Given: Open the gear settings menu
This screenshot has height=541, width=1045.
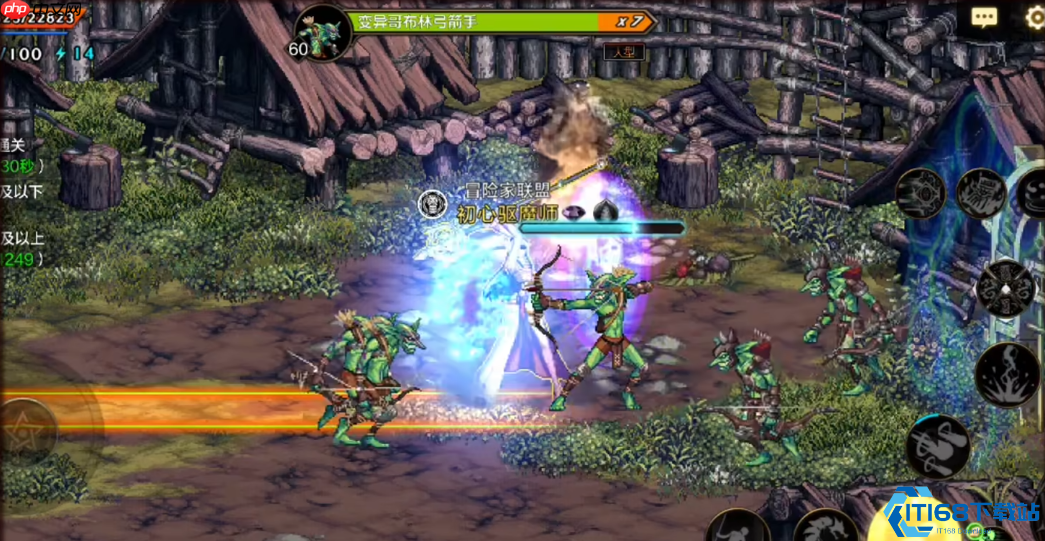Looking at the screenshot, I should [x=1035, y=17].
